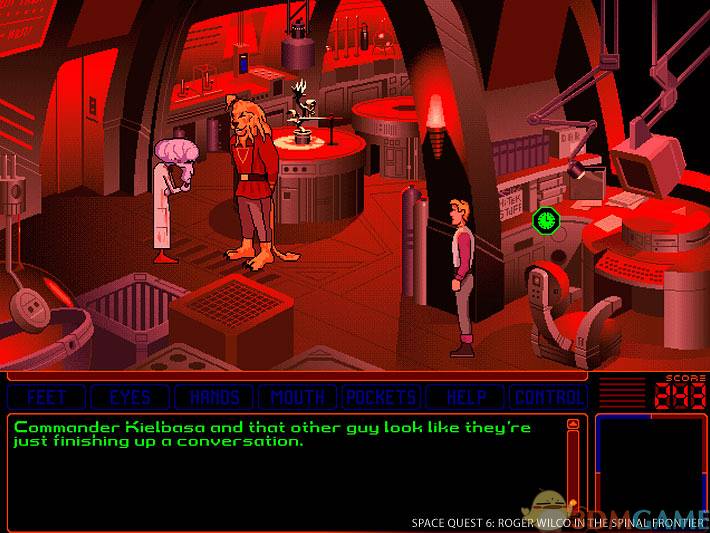Pick the MOUTH talk verb
Image resolution: width=710 pixels, height=533 pixels.
[298, 397]
